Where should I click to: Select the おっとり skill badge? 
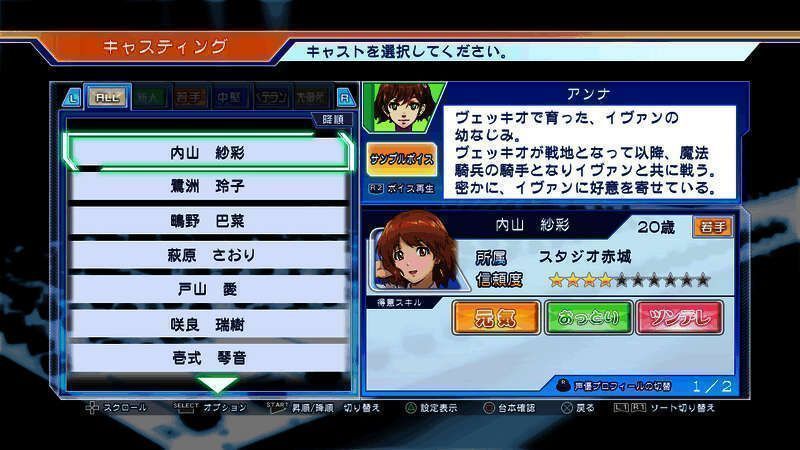[x=587, y=319]
